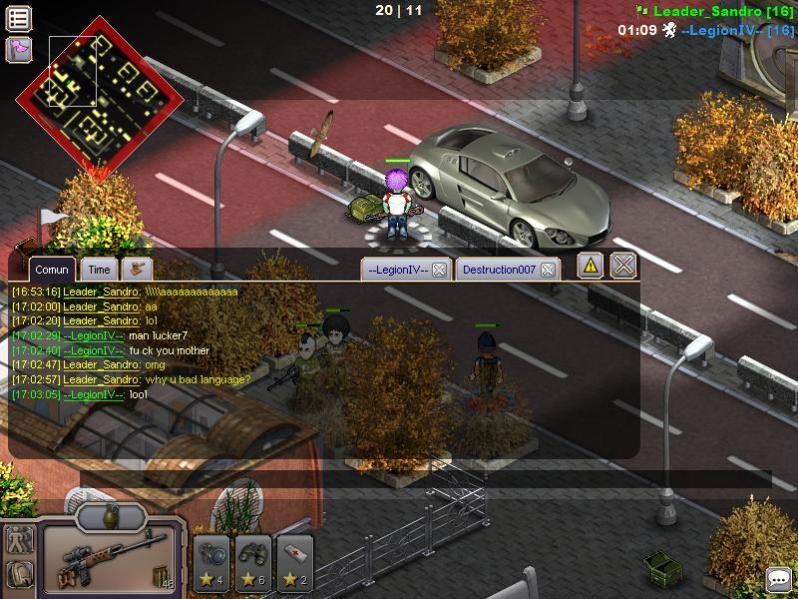
Task: Select the grenade slot
Action: tap(110, 516)
